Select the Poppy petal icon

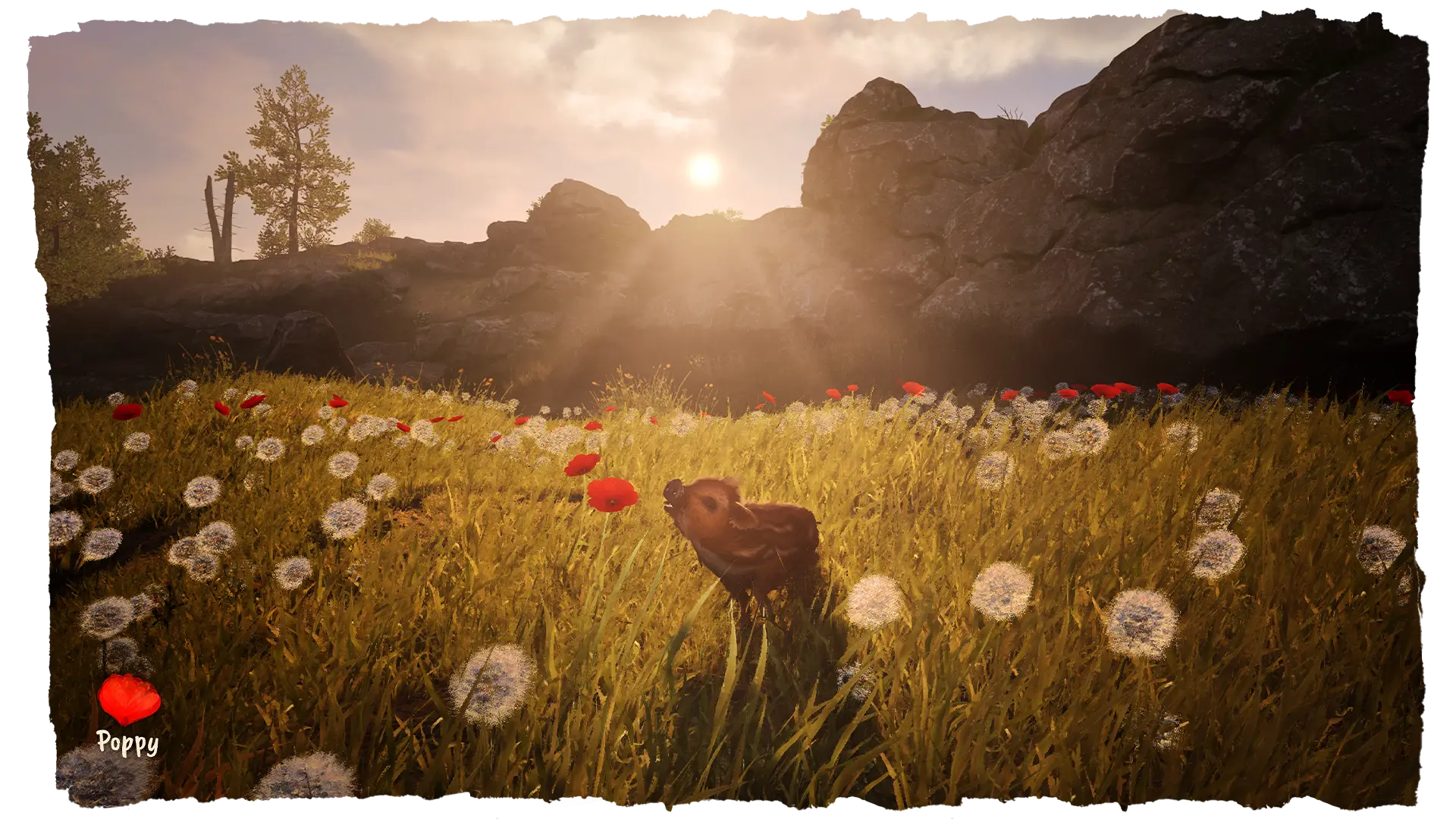coord(129,699)
